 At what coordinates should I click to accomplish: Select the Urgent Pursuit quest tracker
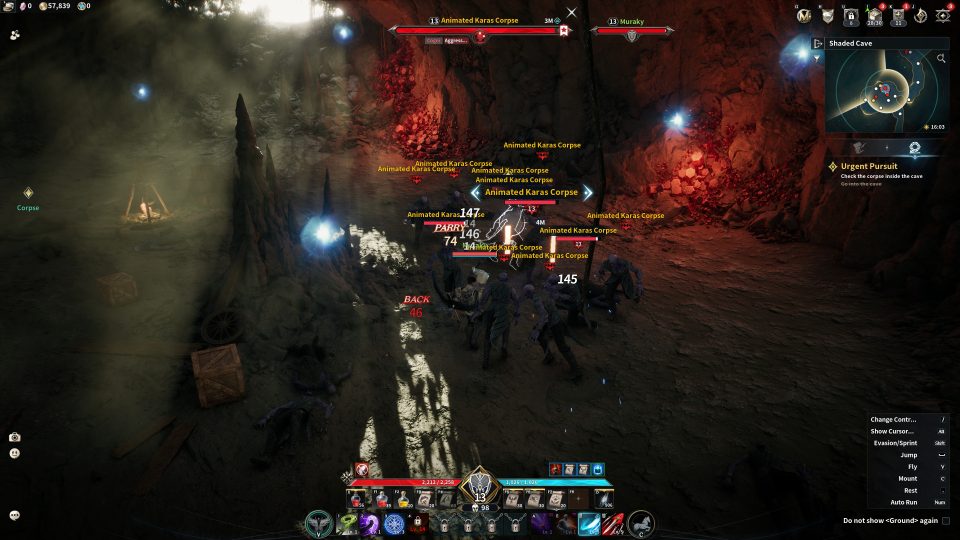(868, 166)
